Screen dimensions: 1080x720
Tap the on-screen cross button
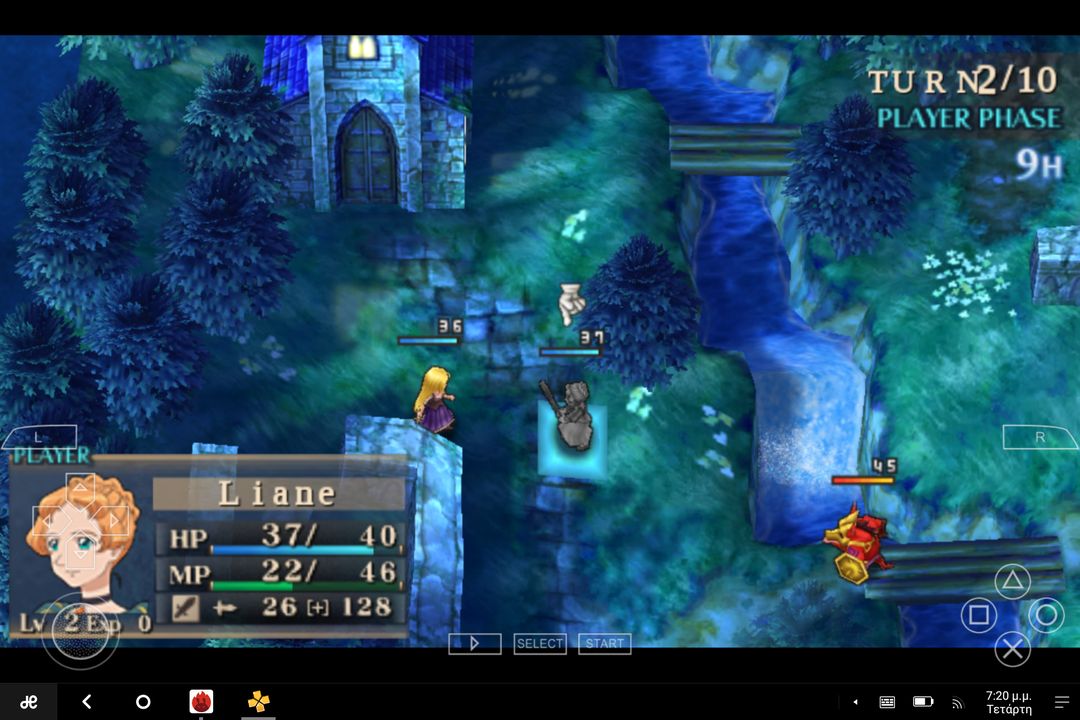coord(1013,649)
